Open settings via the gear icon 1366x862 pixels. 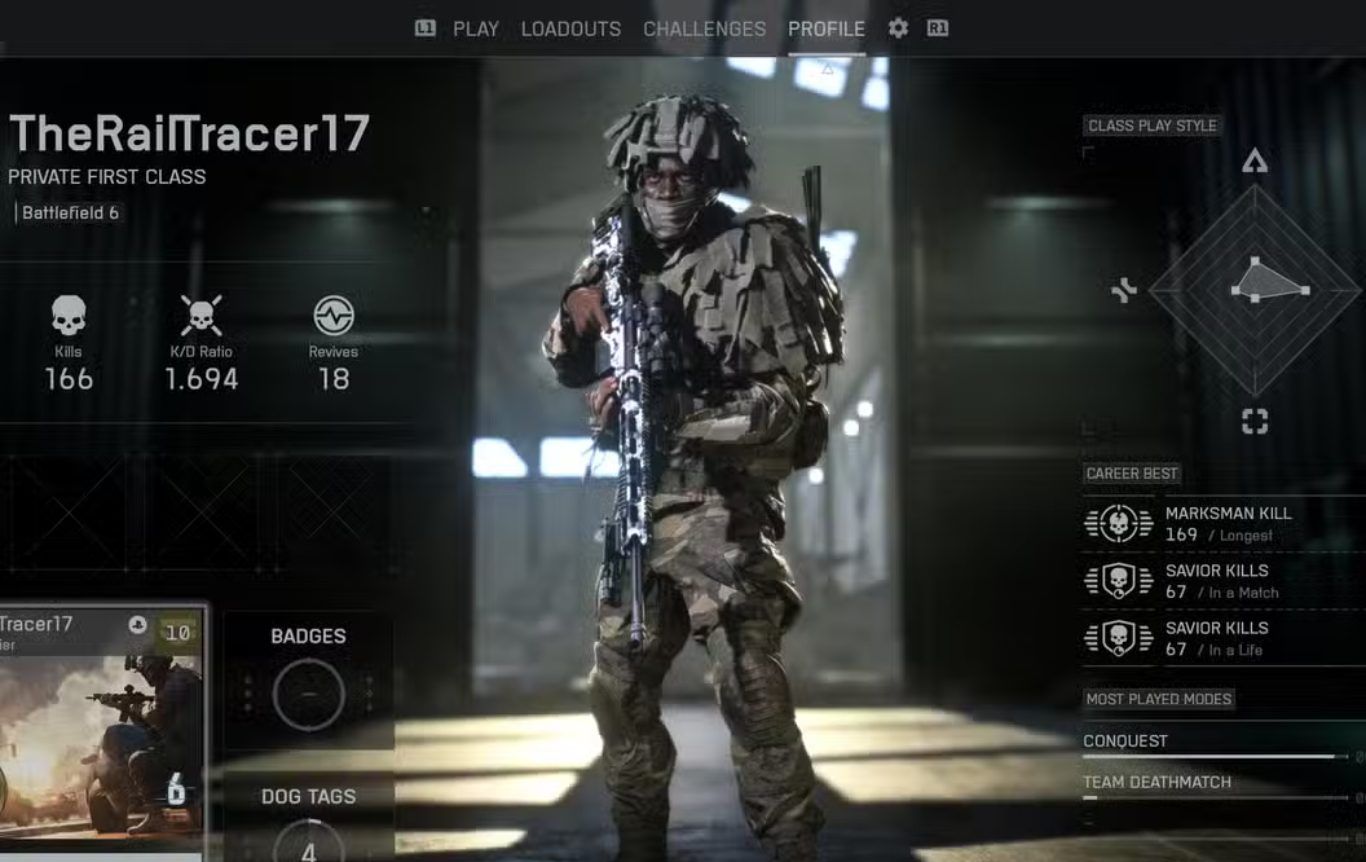point(898,28)
